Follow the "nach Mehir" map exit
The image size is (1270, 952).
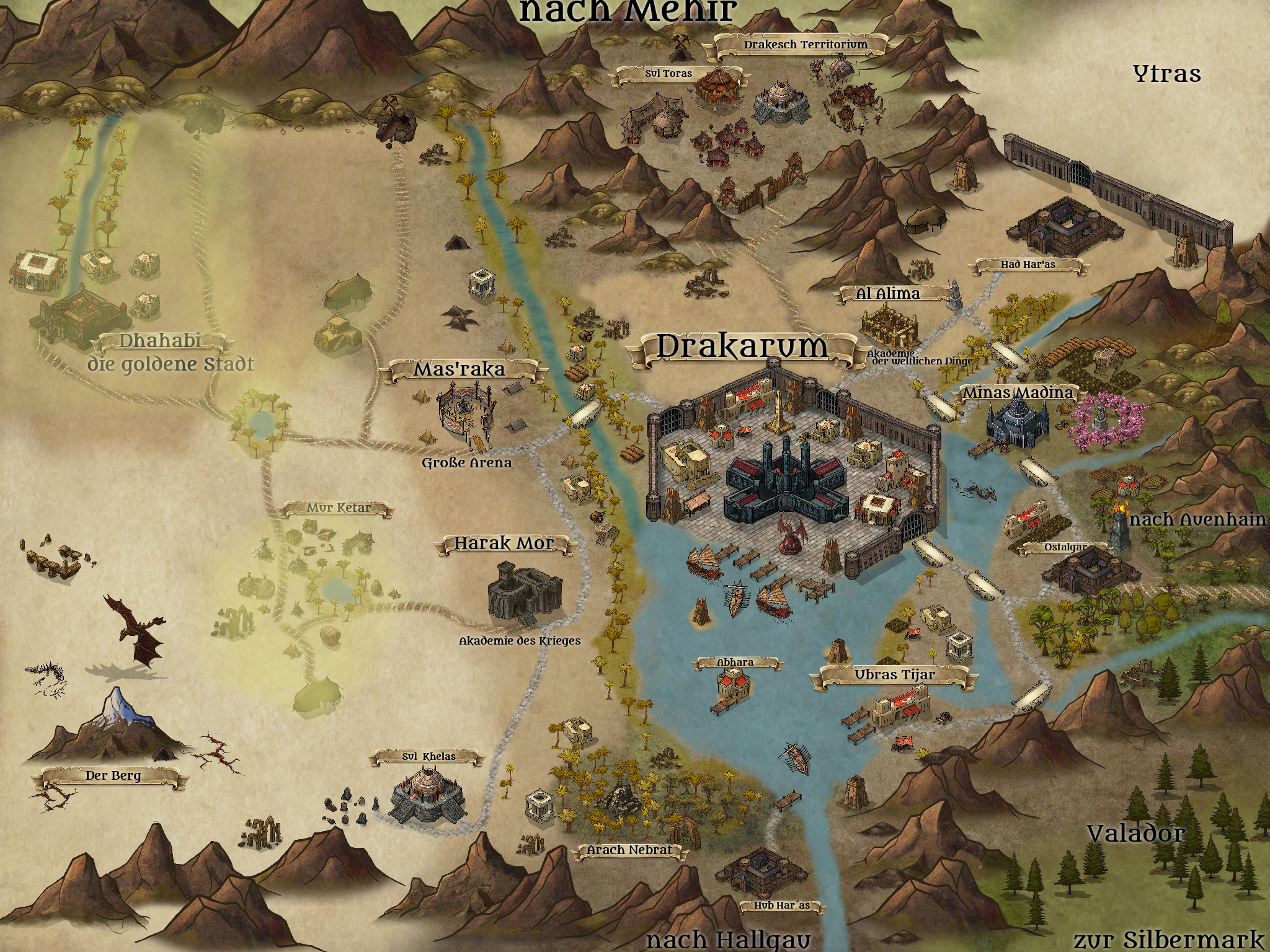[x=626, y=11]
